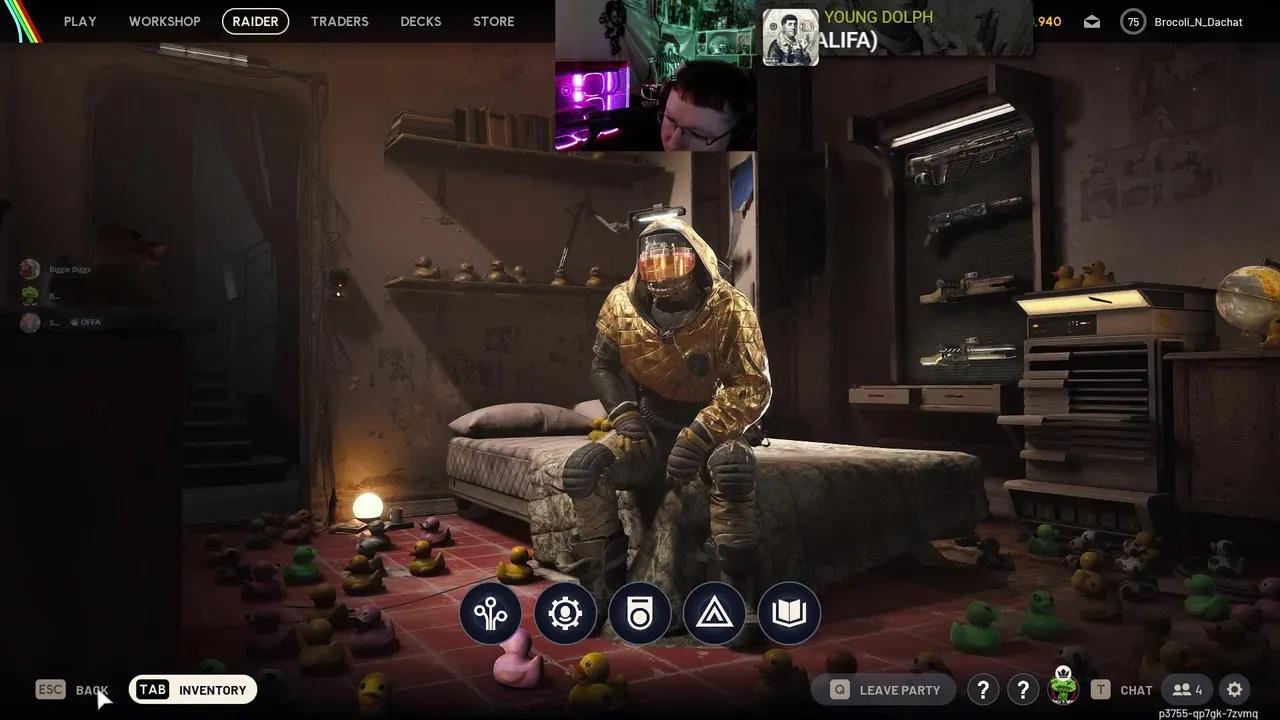Image resolution: width=1280 pixels, height=720 pixels.
Task: Click the username Brocoli_N_Dachat
Action: coord(1197,21)
